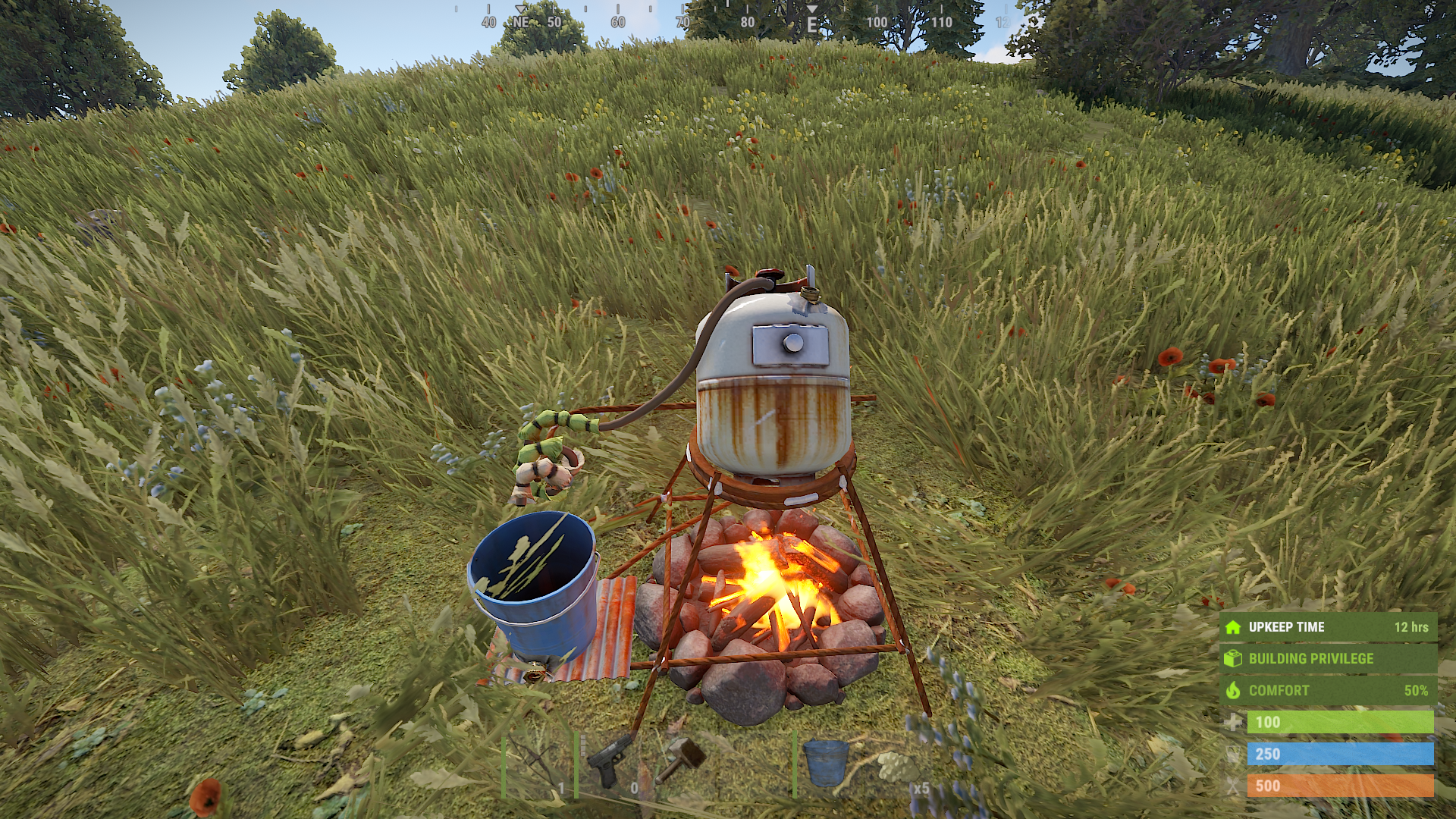Click the Upkeep Time status panel

1327,627
